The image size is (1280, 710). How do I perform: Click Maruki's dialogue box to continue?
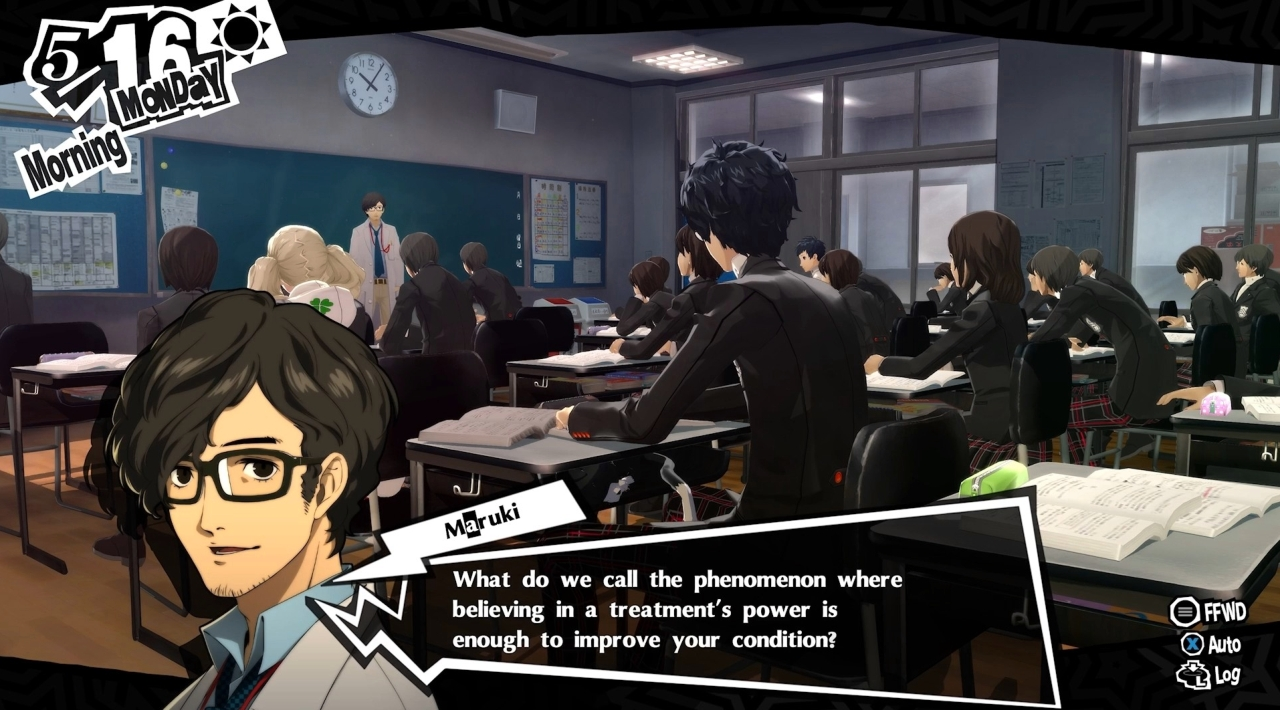[x=676, y=609]
